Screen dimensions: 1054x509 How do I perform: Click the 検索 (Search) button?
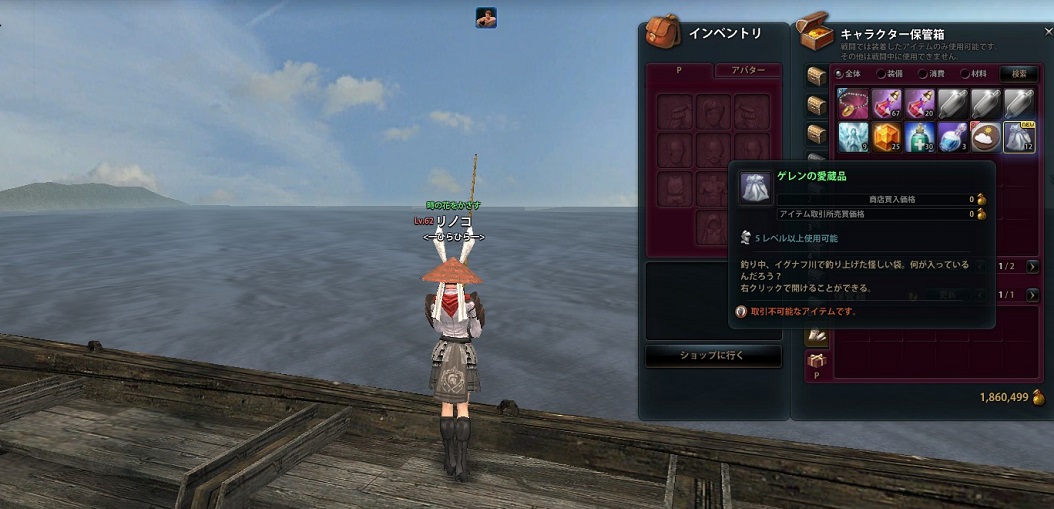click(1019, 73)
